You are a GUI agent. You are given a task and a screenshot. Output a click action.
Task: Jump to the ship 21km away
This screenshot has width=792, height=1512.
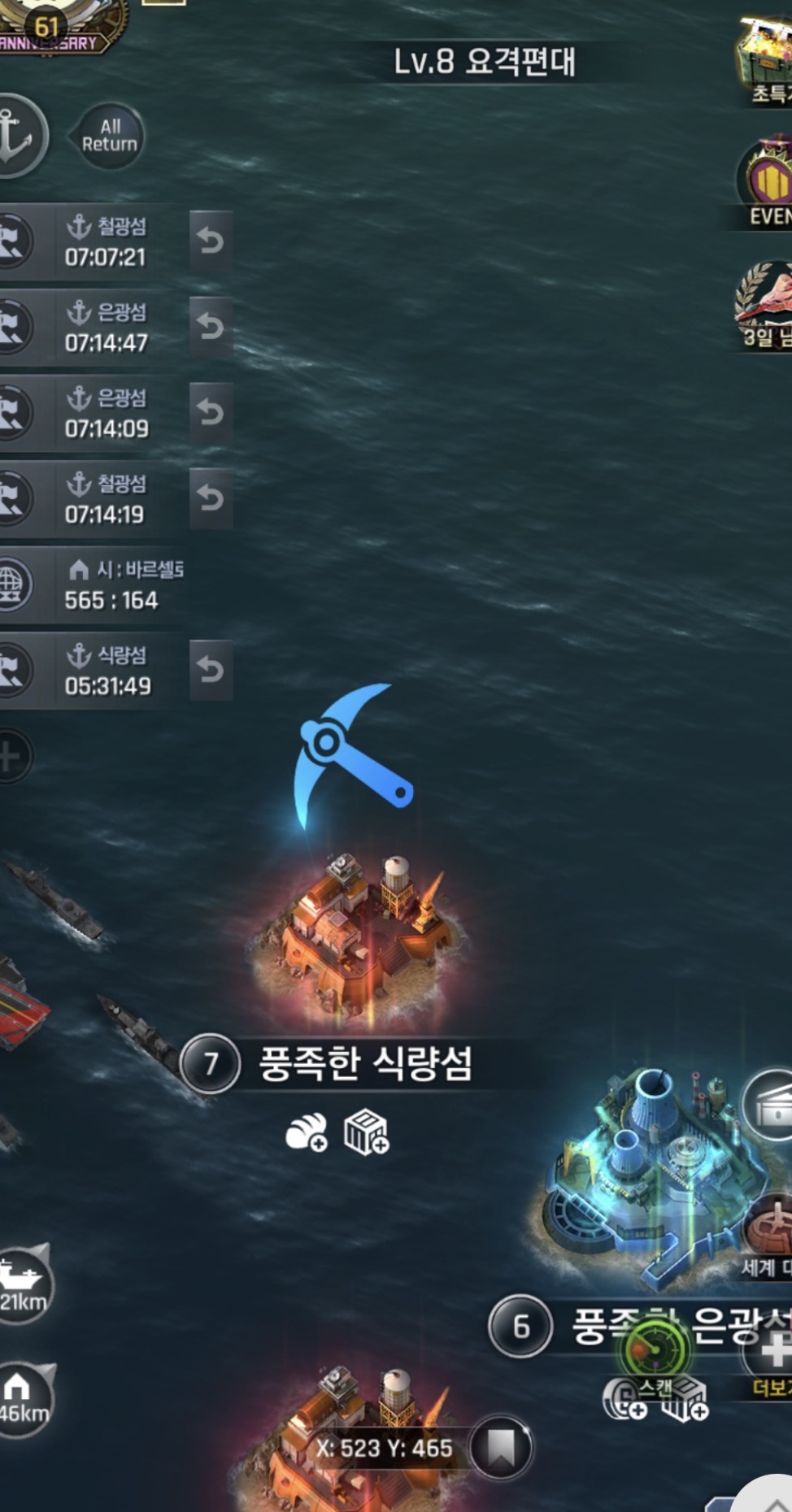point(24,1284)
